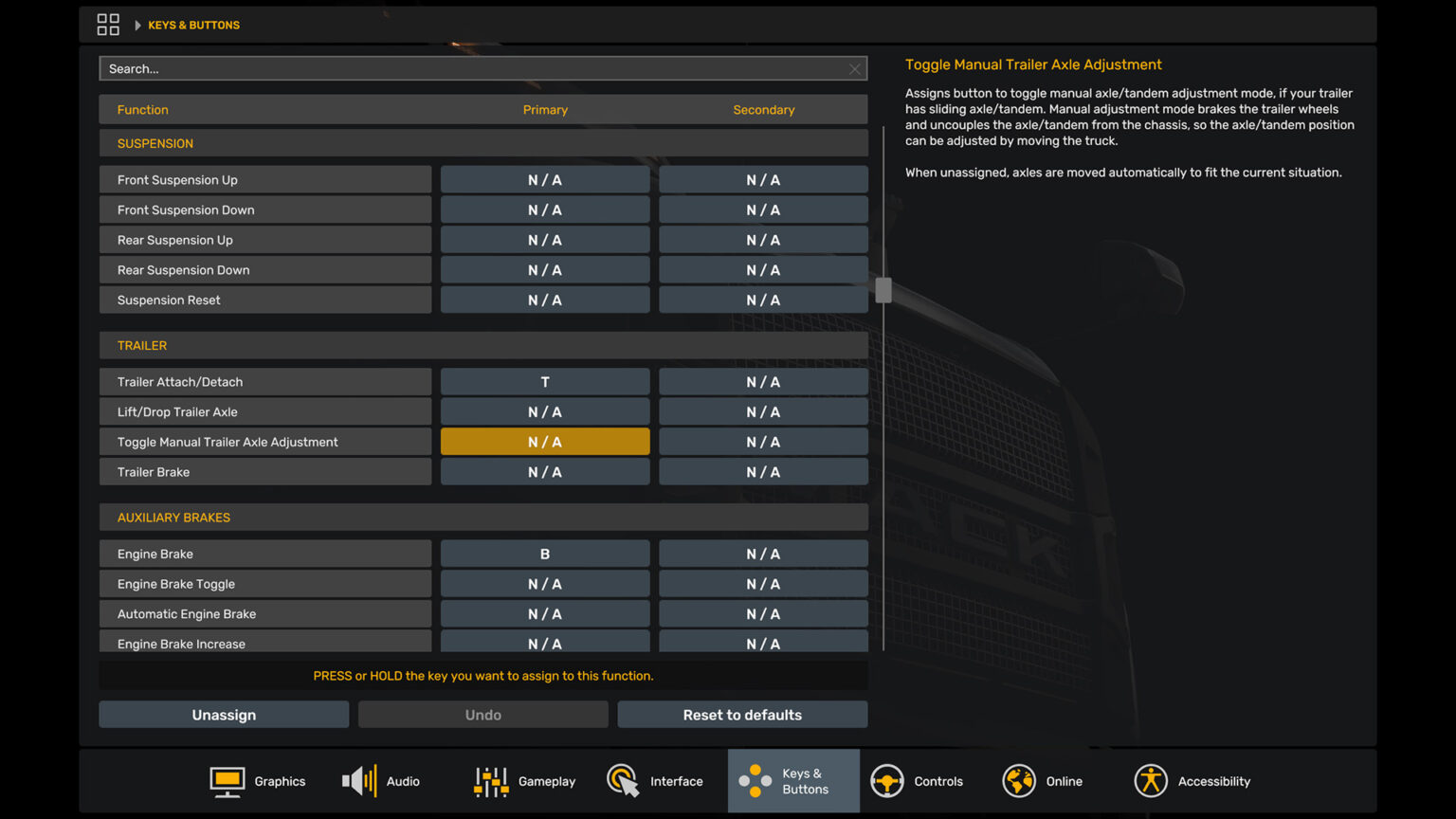Select Secondary binding for Engine Brake
Image resolution: width=1456 pixels, height=819 pixels.
coord(763,553)
